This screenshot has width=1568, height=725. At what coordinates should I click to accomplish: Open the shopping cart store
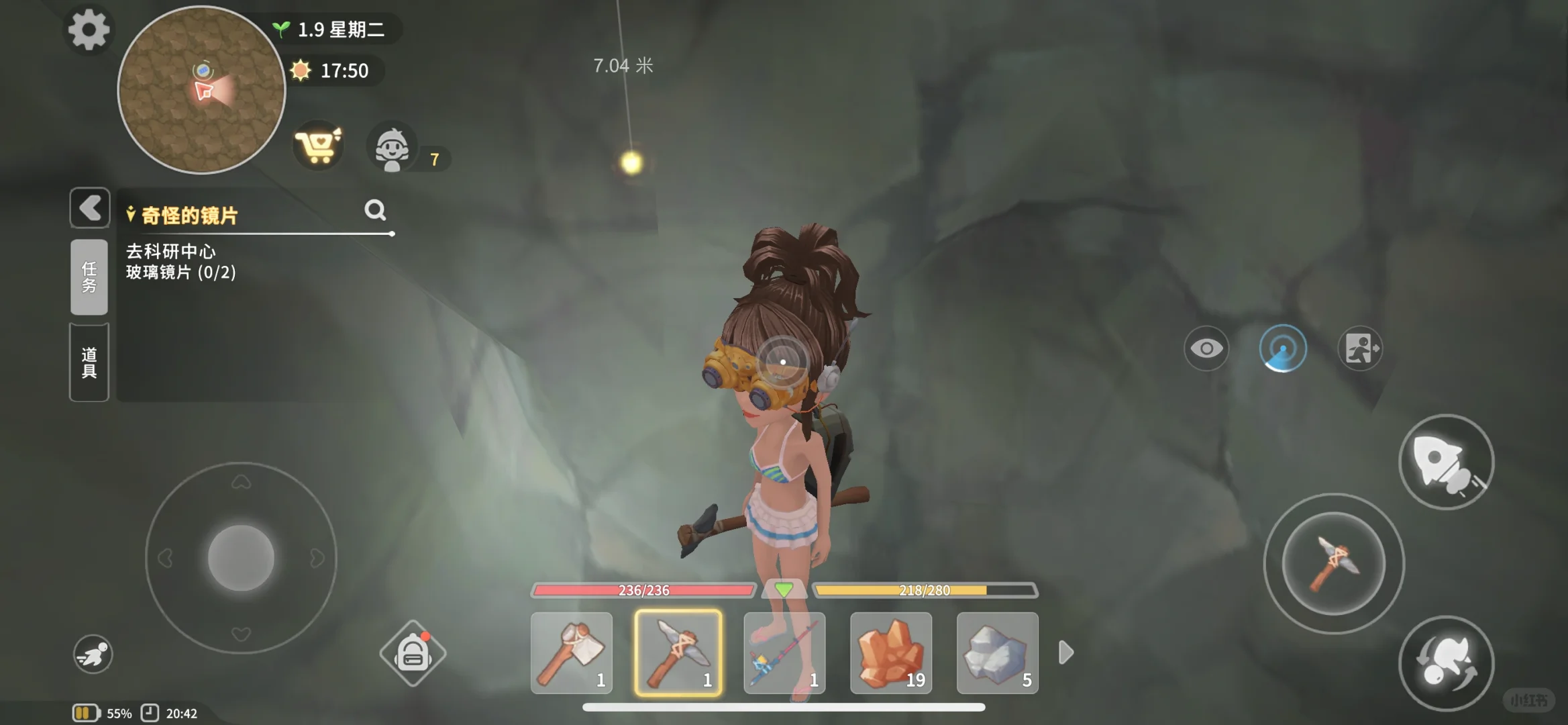coord(318,145)
